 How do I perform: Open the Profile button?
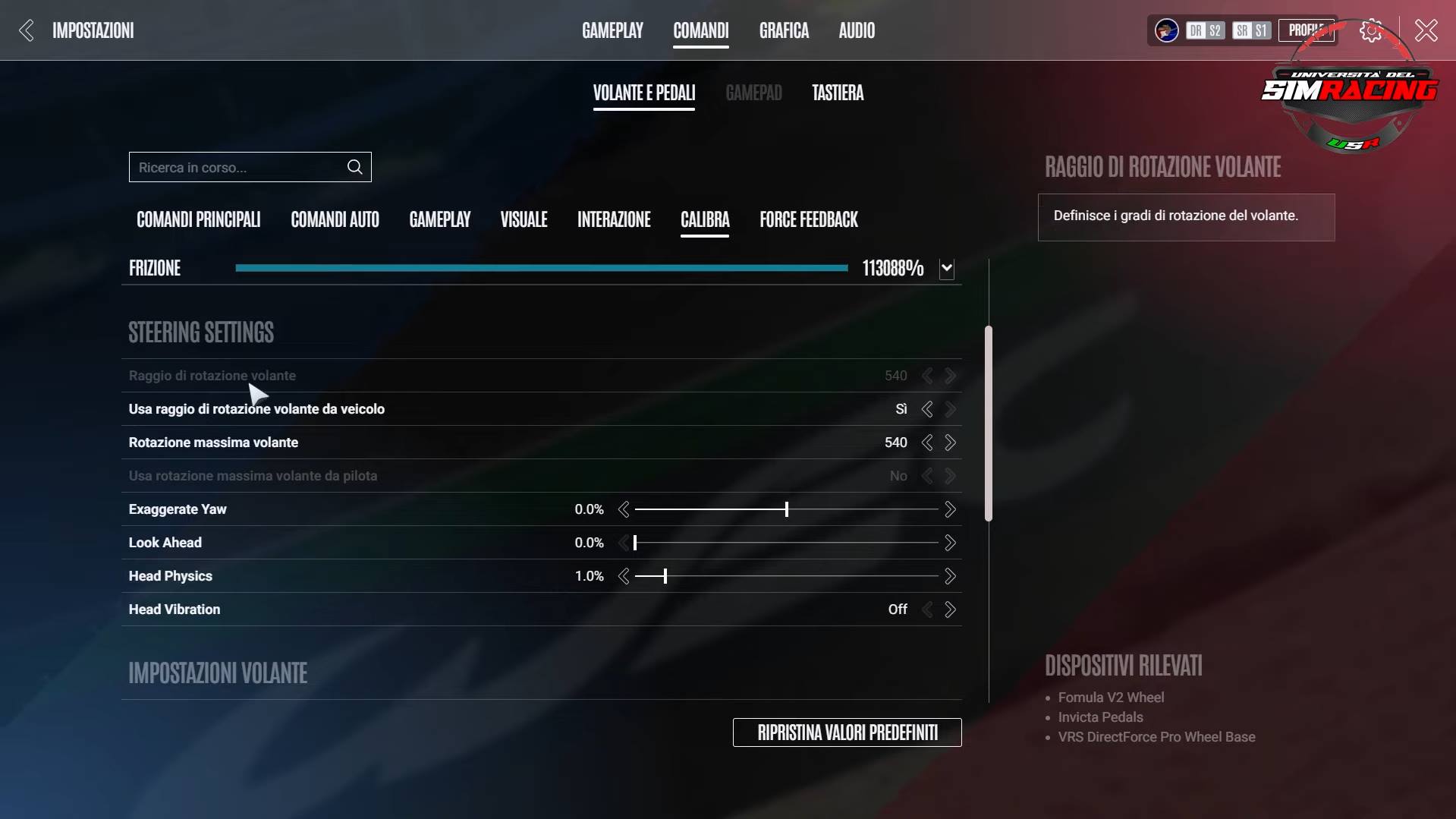click(1305, 29)
